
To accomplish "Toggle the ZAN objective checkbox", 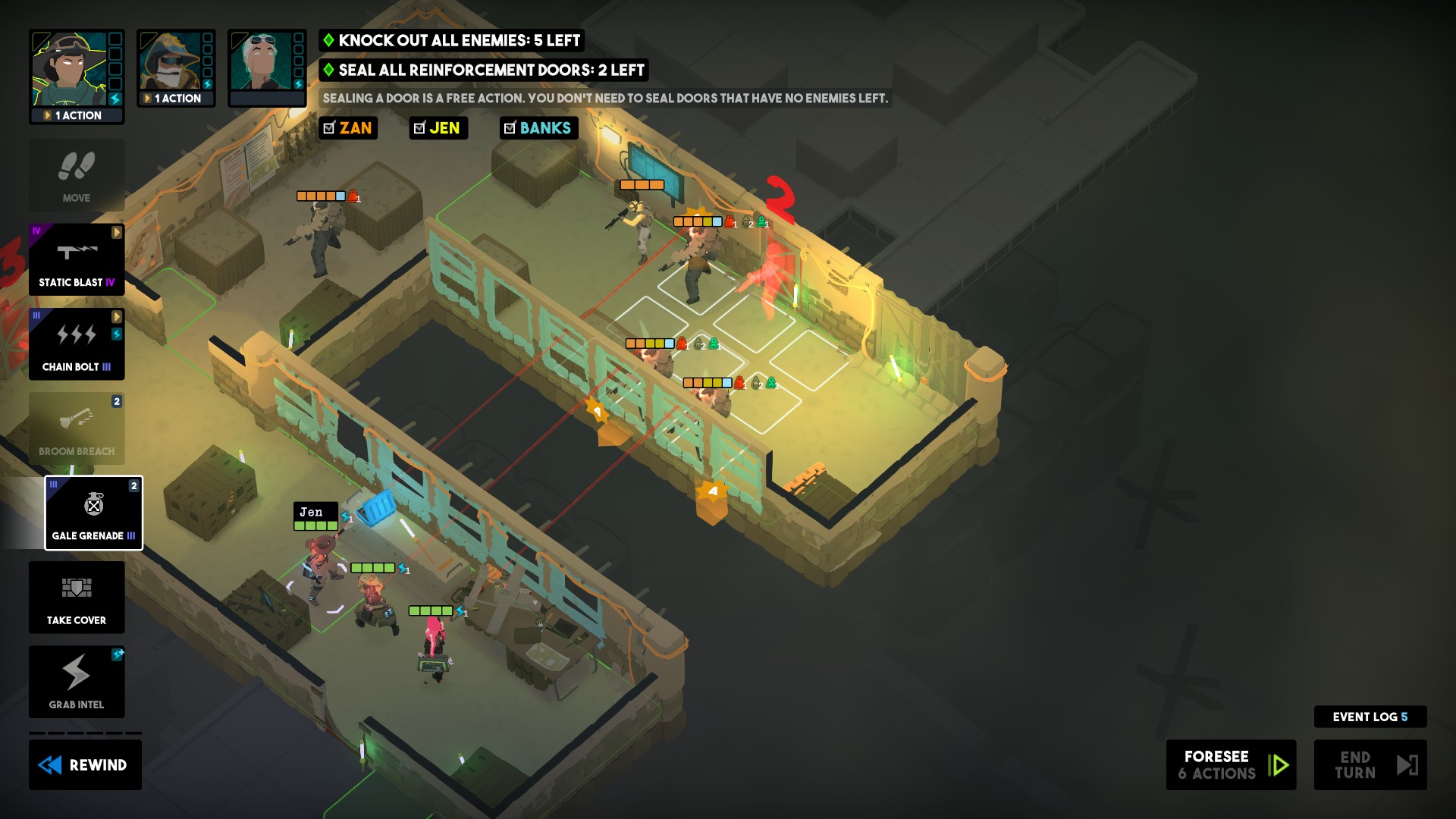I will point(328,128).
